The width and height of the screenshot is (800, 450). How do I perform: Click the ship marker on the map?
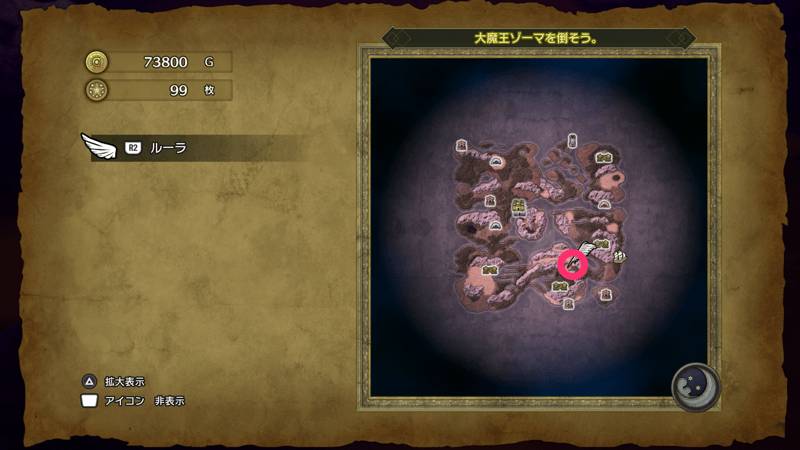coord(621,256)
